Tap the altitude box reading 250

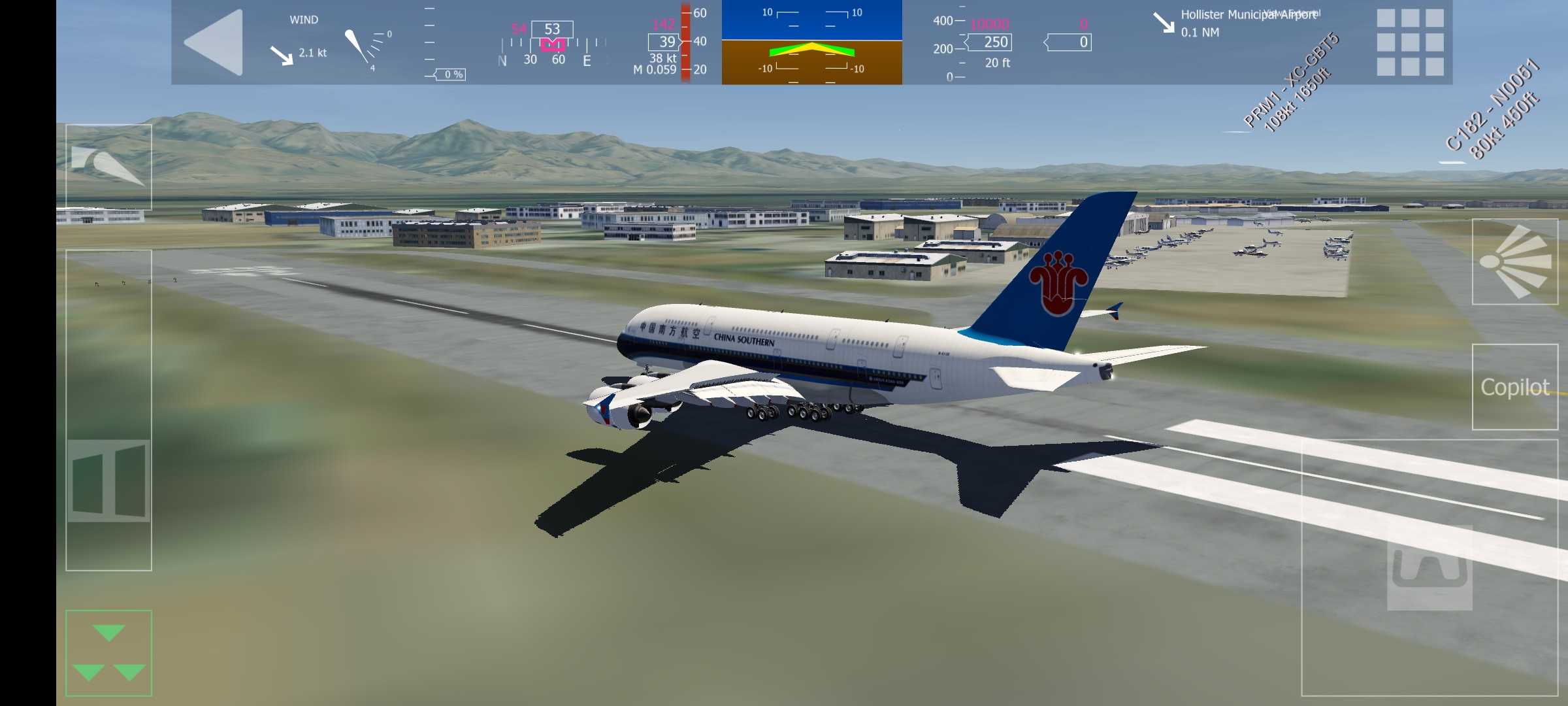(x=992, y=42)
